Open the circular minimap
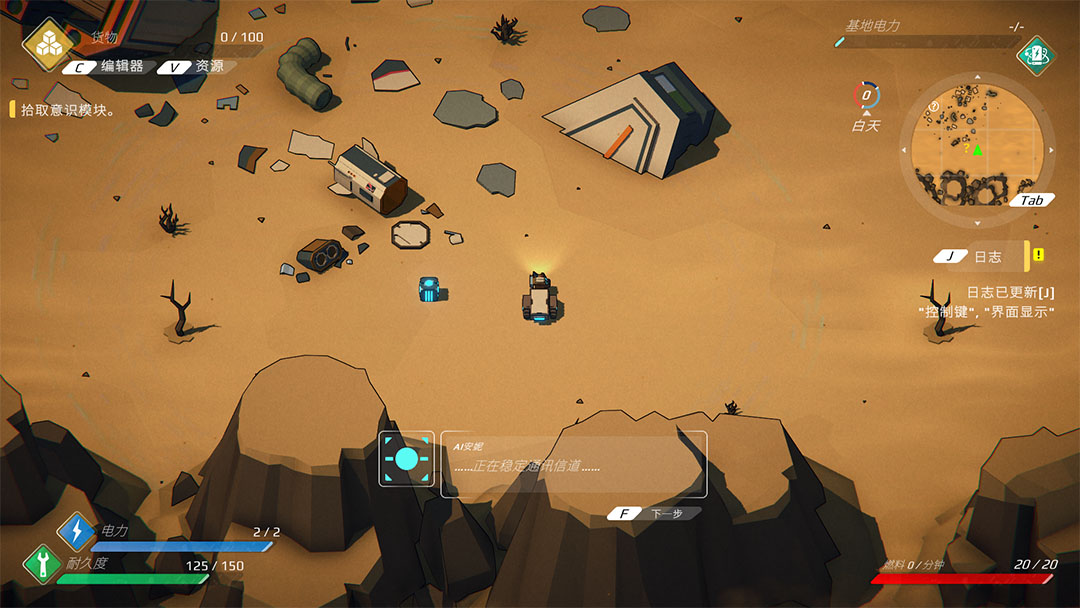 pyautogui.click(x=975, y=150)
